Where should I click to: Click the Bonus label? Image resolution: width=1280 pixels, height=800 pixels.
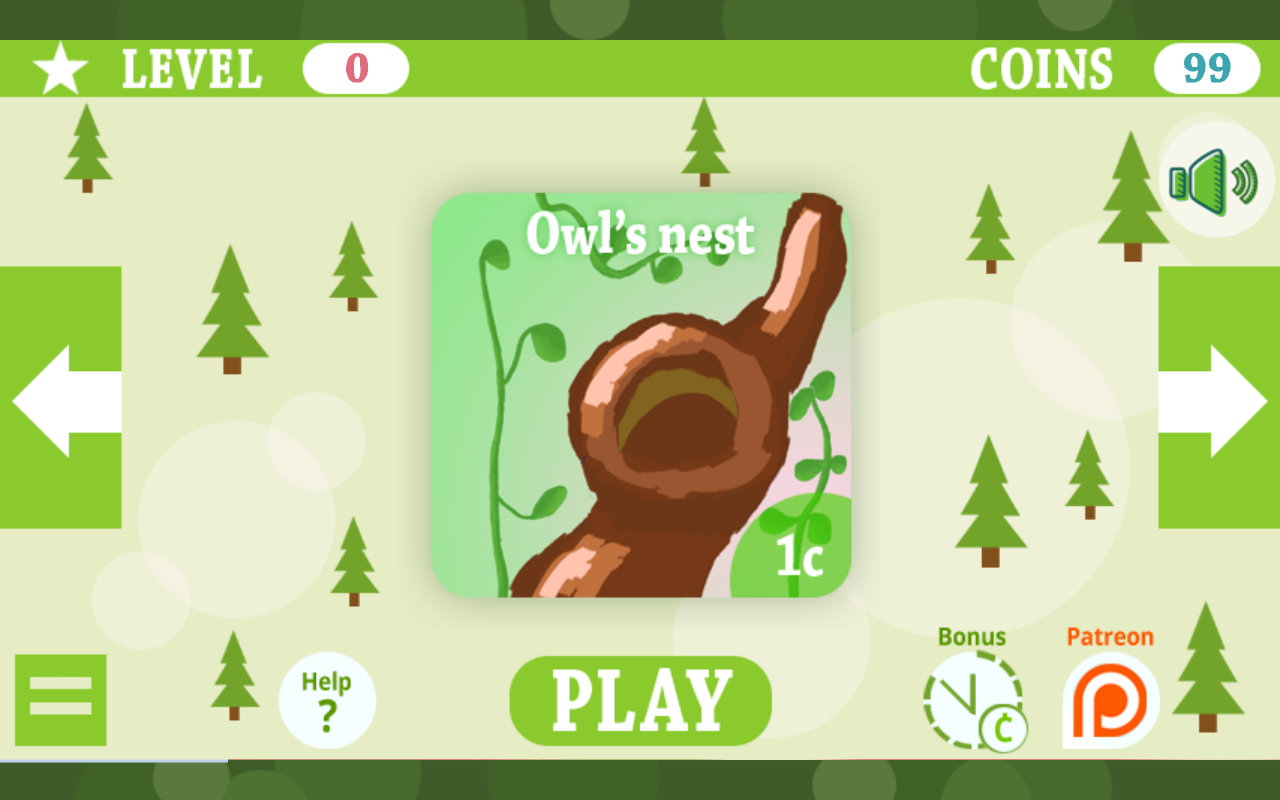pyautogui.click(x=971, y=636)
